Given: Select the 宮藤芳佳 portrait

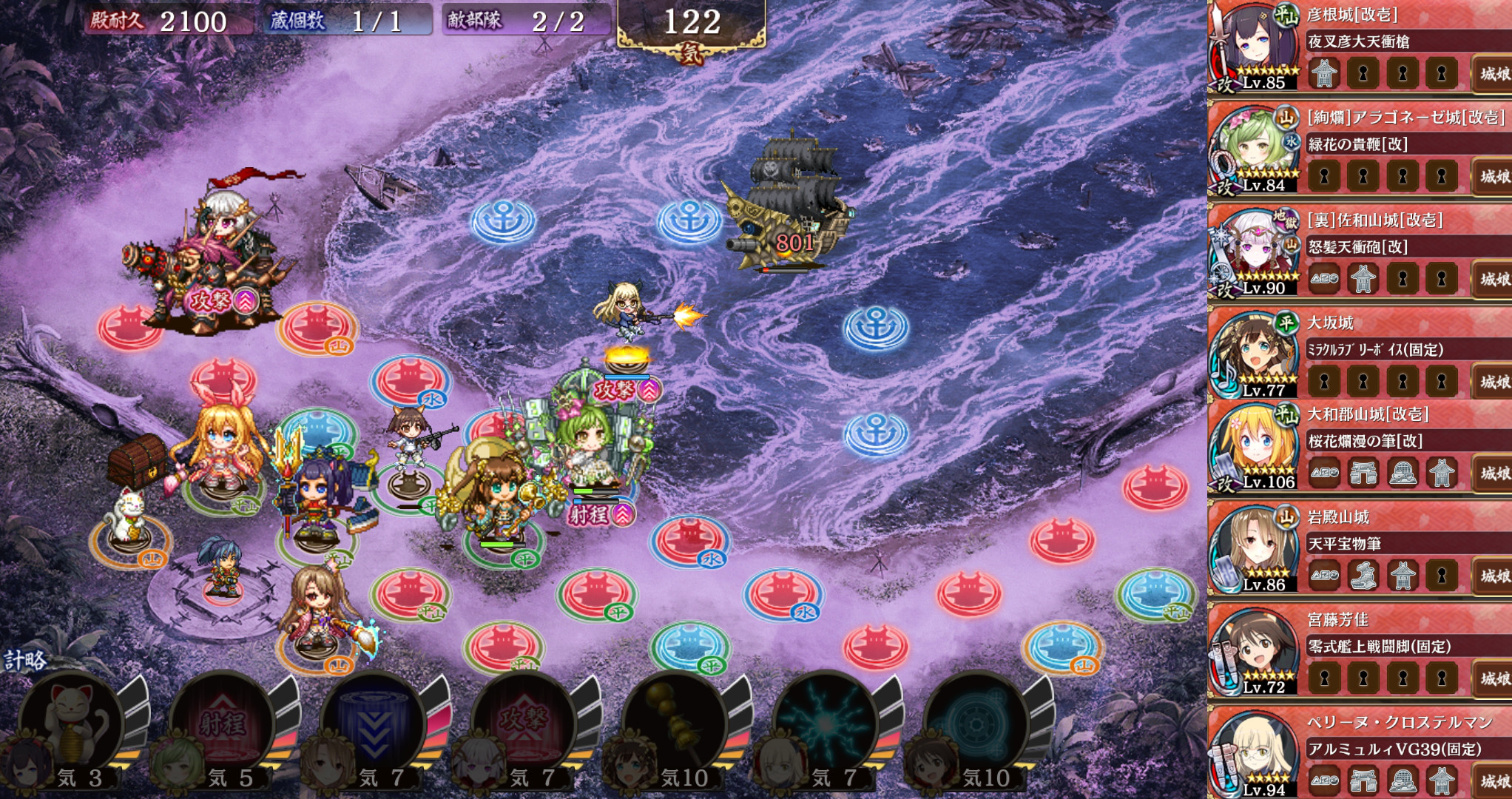Looking at the screenshot, I should tap(1255, 651).
